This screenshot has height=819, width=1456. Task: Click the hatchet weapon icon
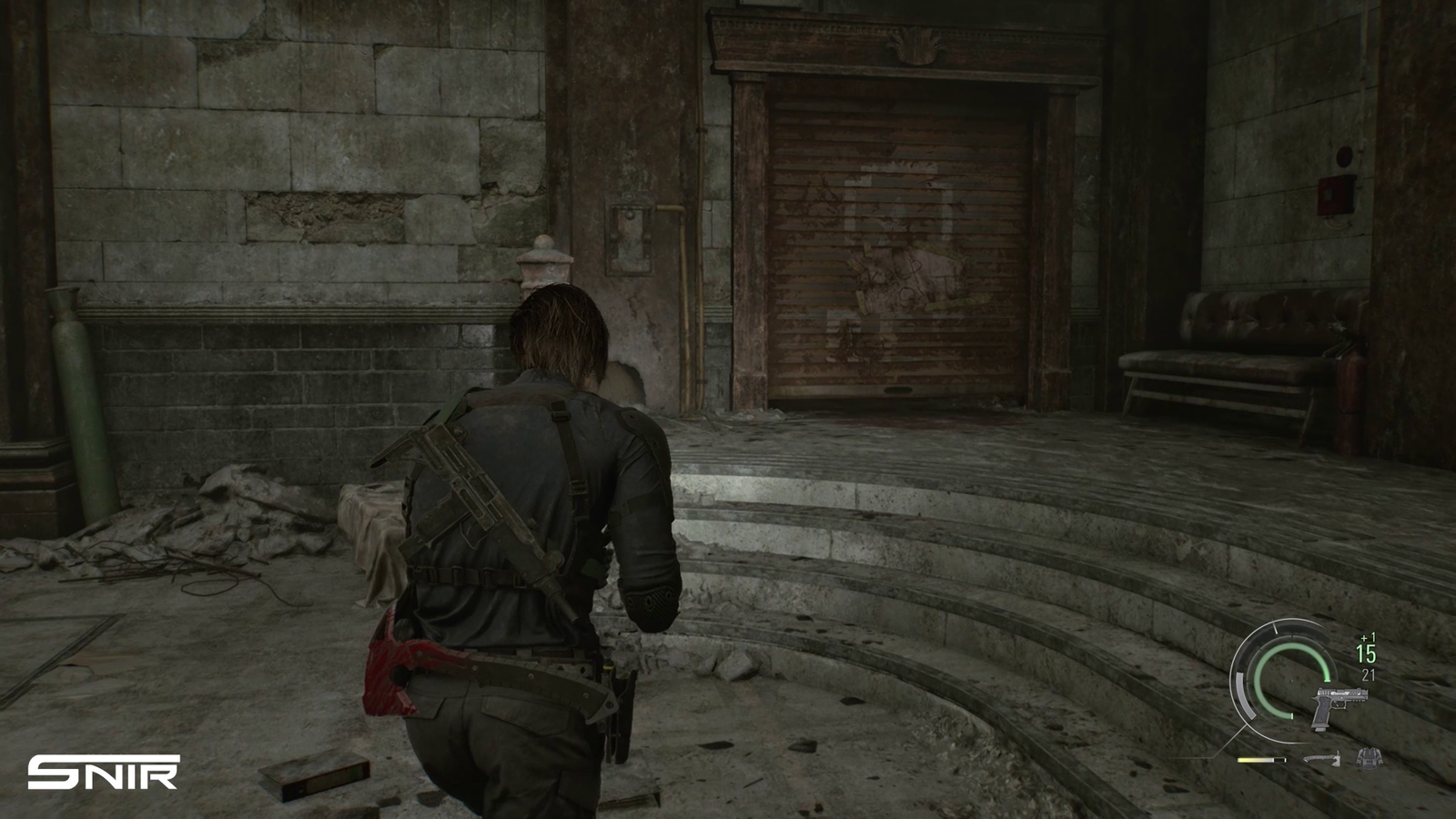pos(1320,757)
